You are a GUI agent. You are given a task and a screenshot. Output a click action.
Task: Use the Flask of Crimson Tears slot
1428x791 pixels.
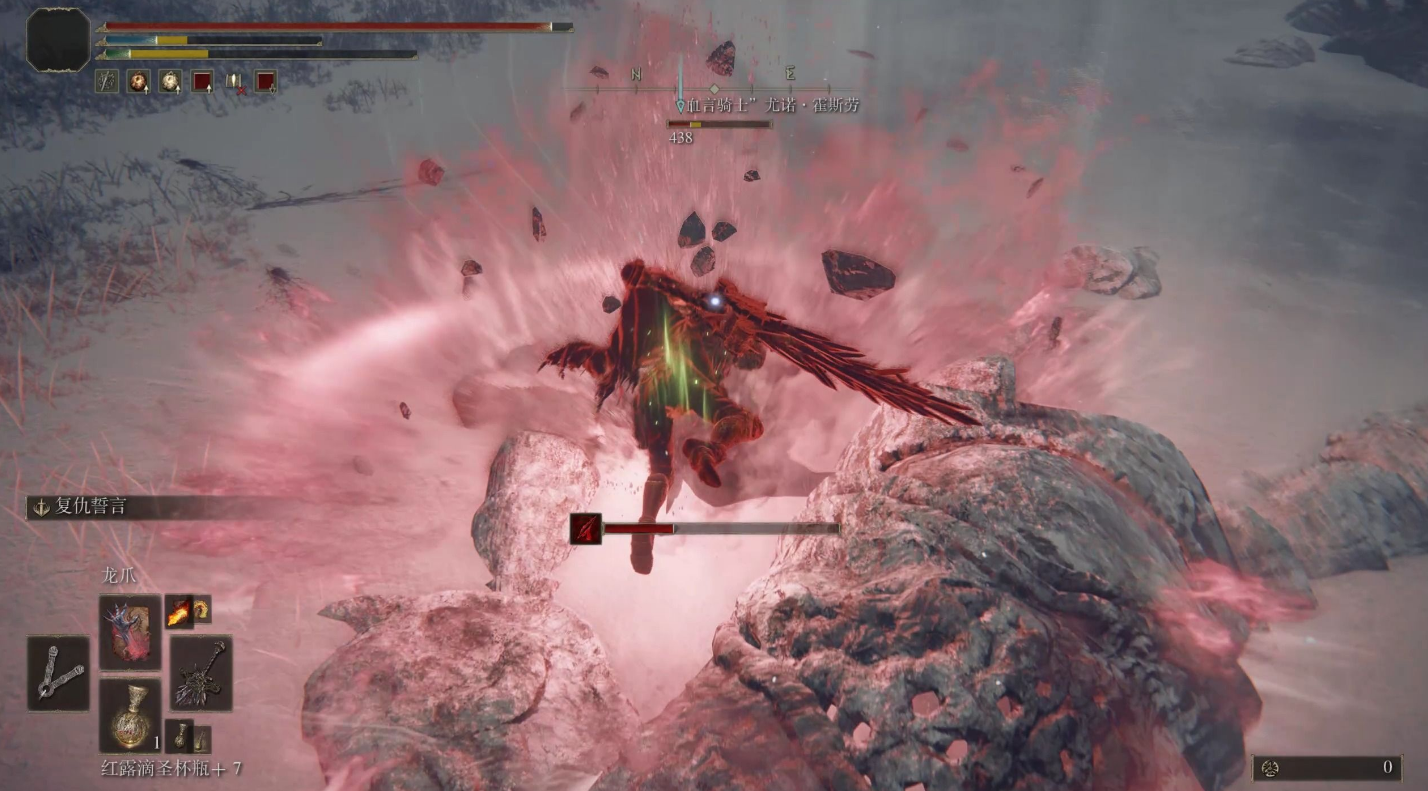click(130, 715)
